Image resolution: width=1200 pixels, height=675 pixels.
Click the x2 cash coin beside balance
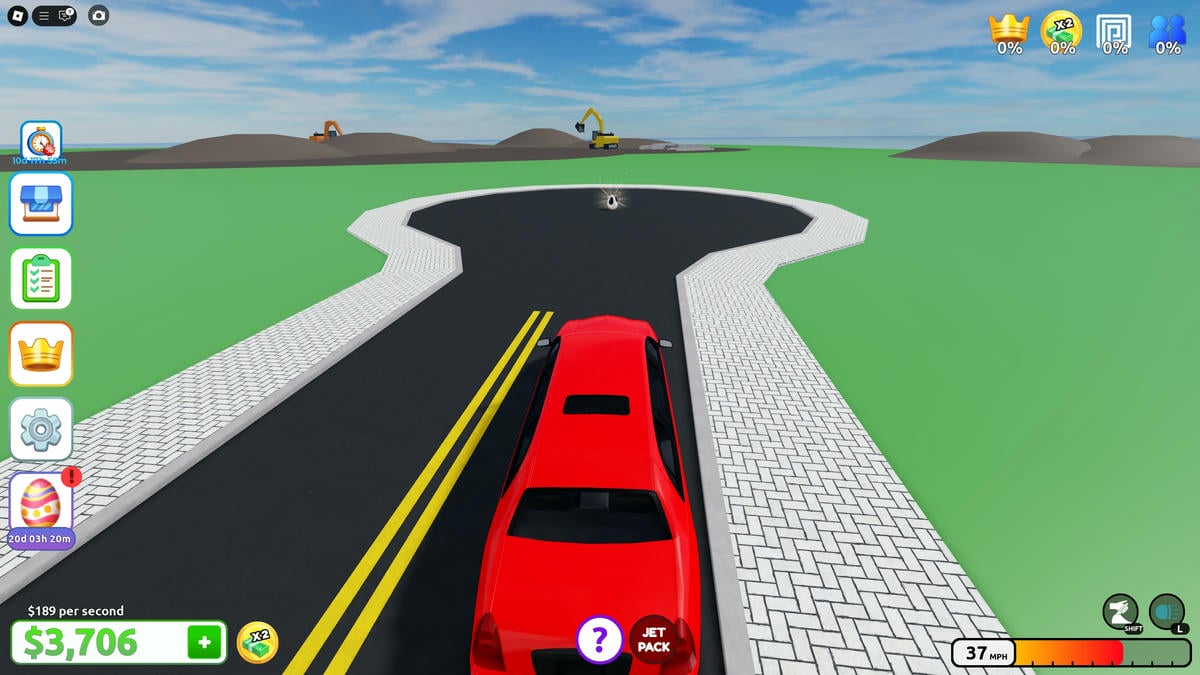pos(257,642)
